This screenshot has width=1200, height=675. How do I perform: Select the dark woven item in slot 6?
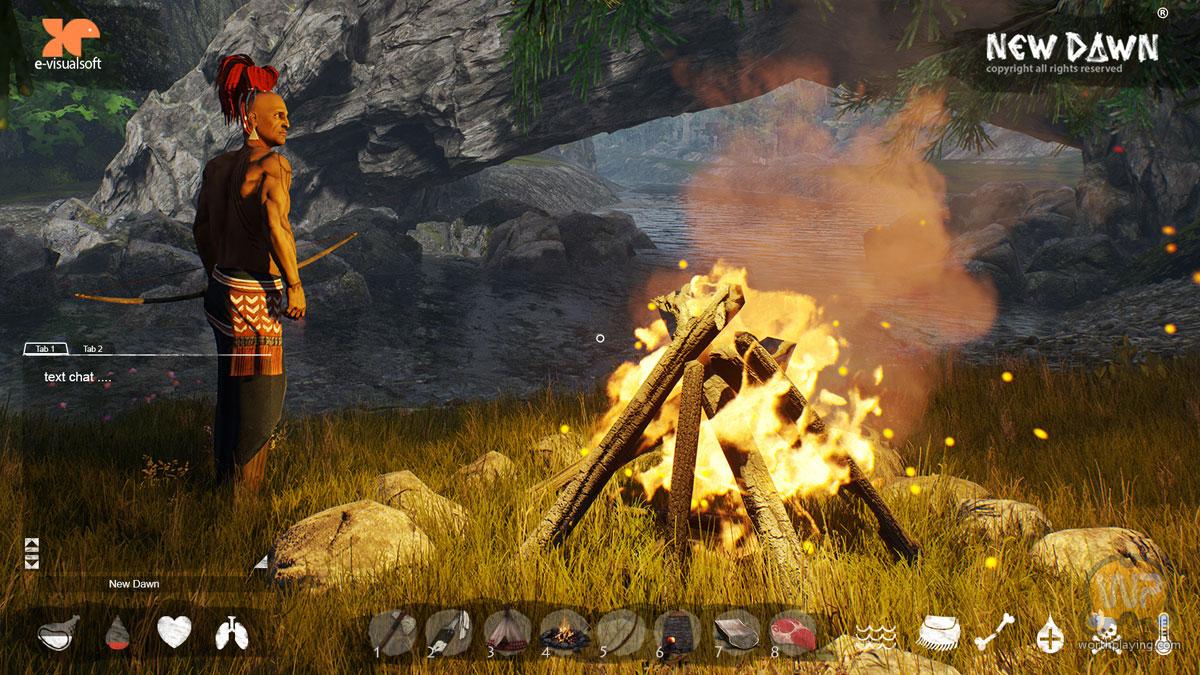click(678, 632)
